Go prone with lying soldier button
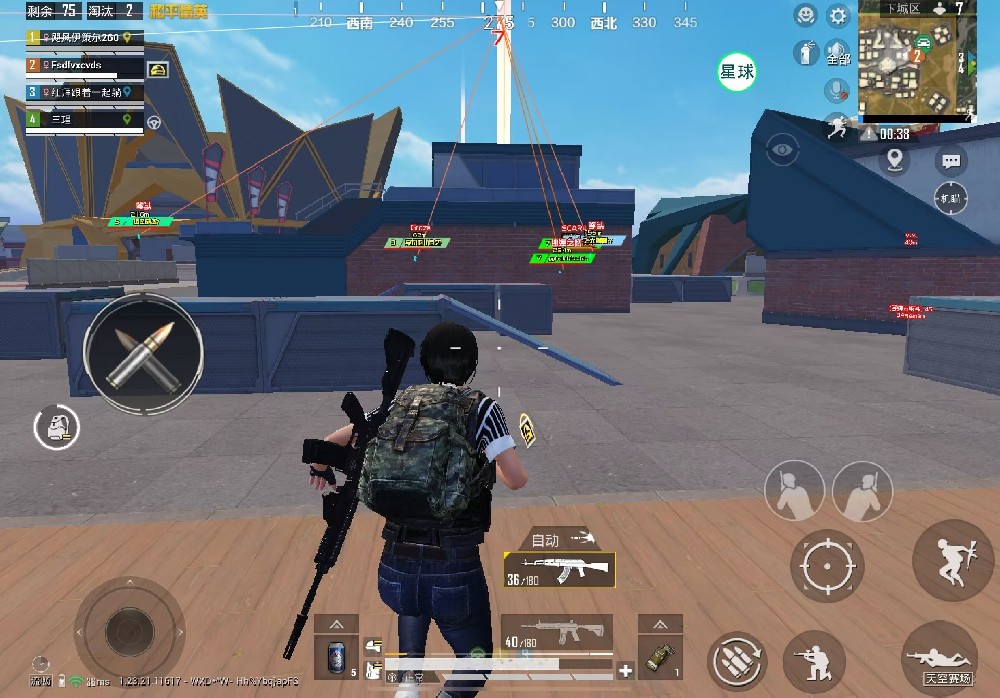 938,658
